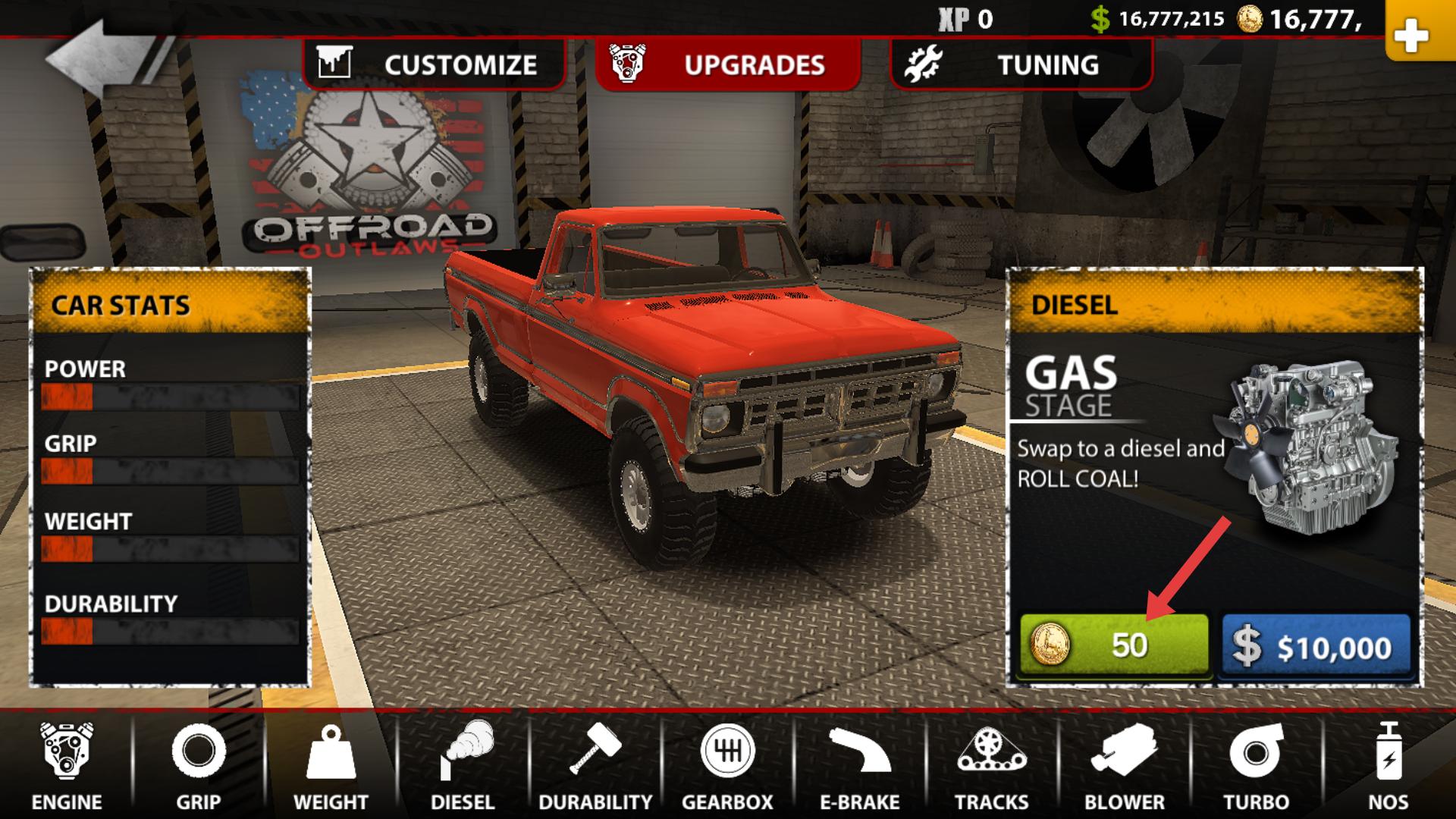Add more currency with the plus button
1456x819 pixels.
[x=1410, y=34]
